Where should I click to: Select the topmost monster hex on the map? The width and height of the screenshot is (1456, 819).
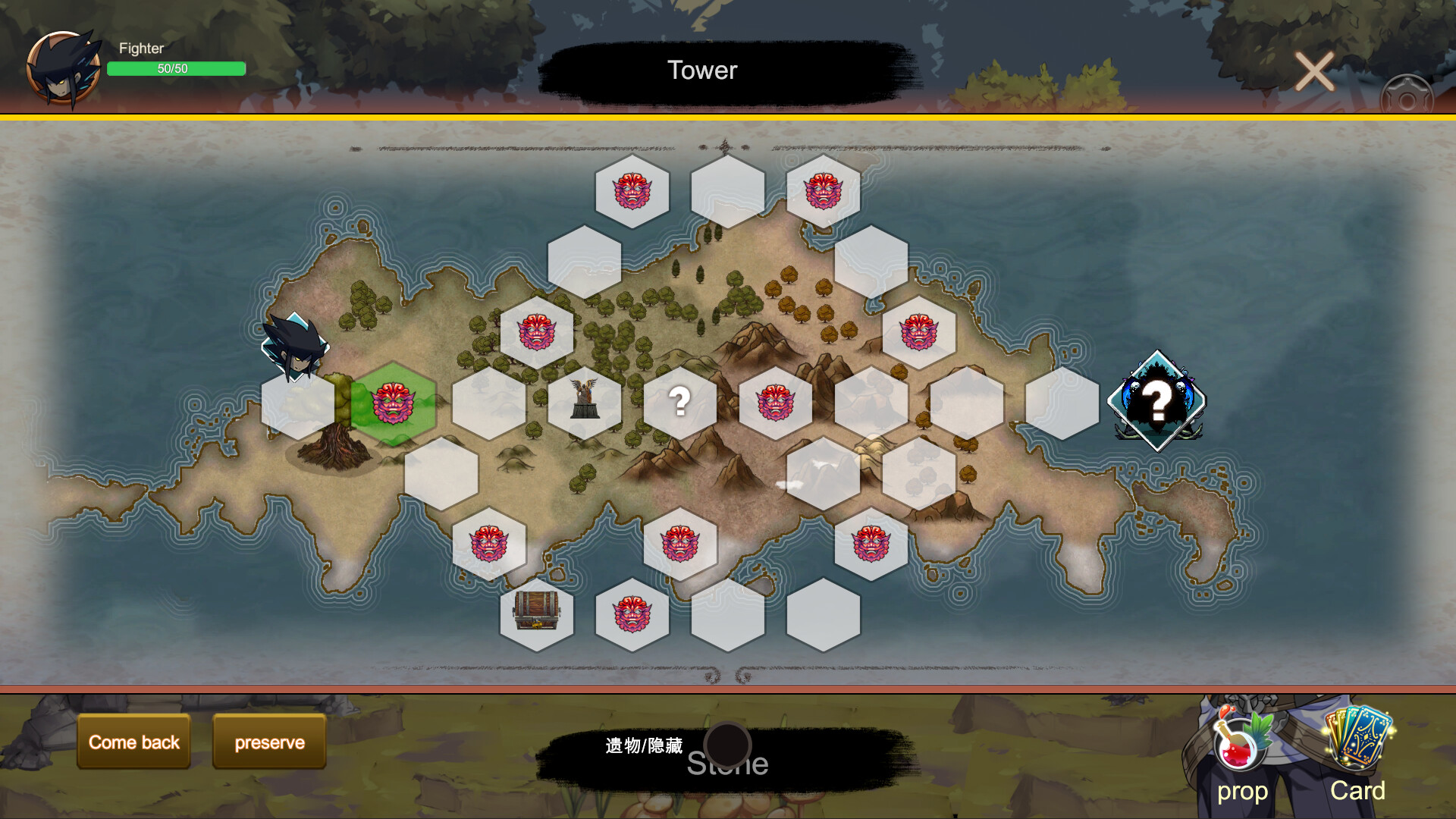point(634,192)
